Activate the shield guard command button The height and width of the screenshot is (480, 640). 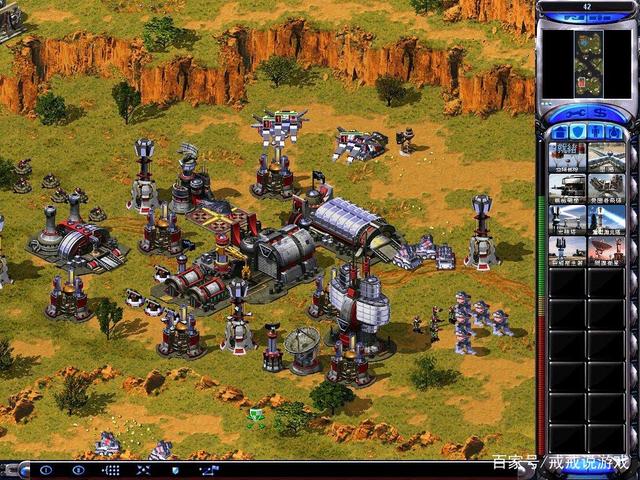tap(175, 469)
